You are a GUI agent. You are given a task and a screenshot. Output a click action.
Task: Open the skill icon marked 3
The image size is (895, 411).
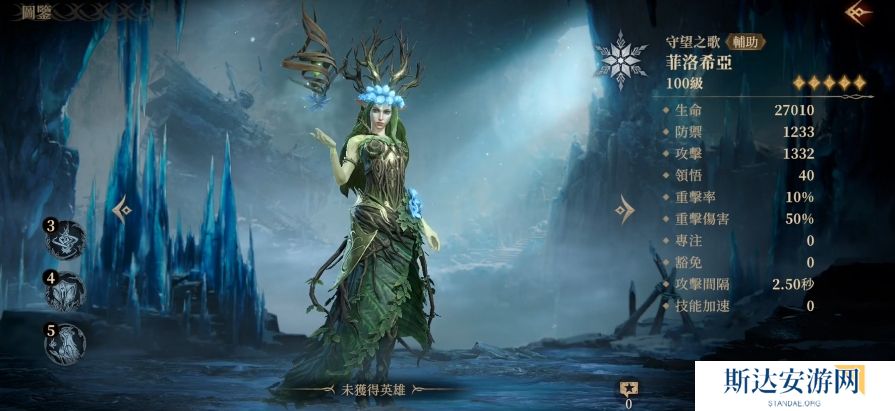[66, 241]
